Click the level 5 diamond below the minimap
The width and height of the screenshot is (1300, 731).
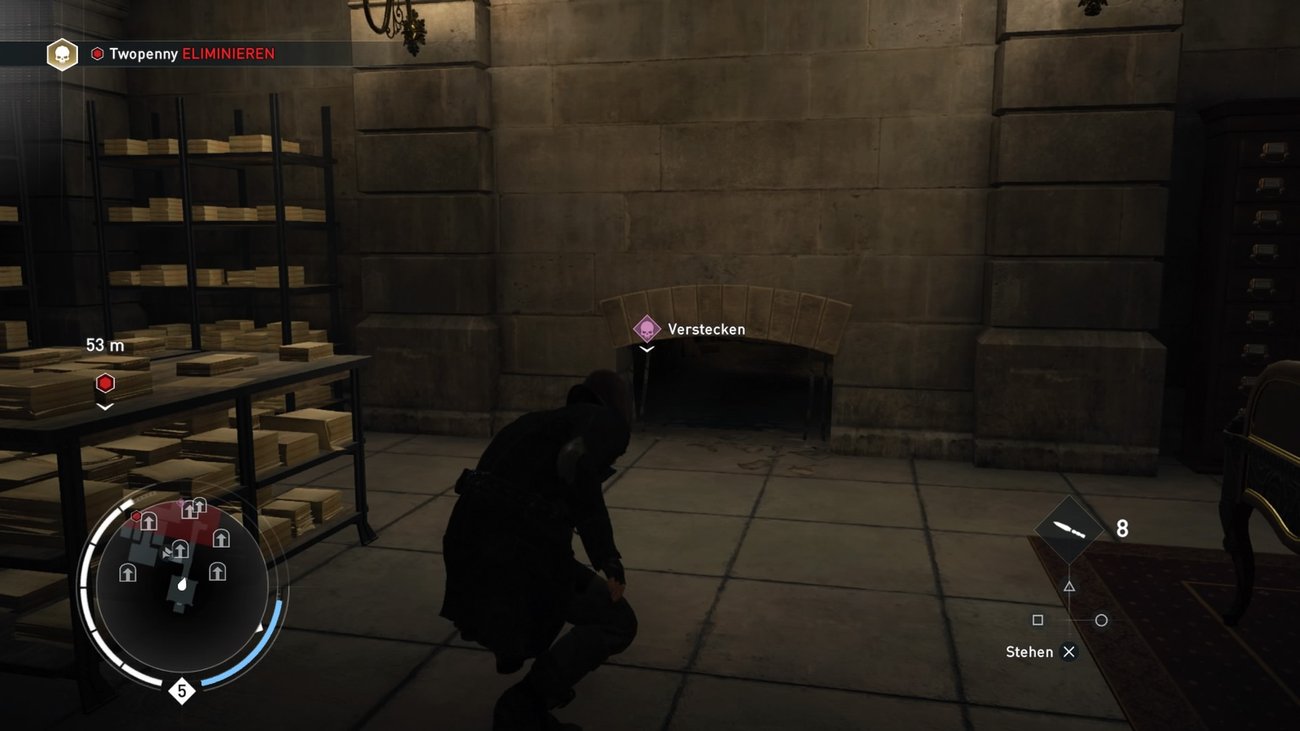[x=181, y=689]
